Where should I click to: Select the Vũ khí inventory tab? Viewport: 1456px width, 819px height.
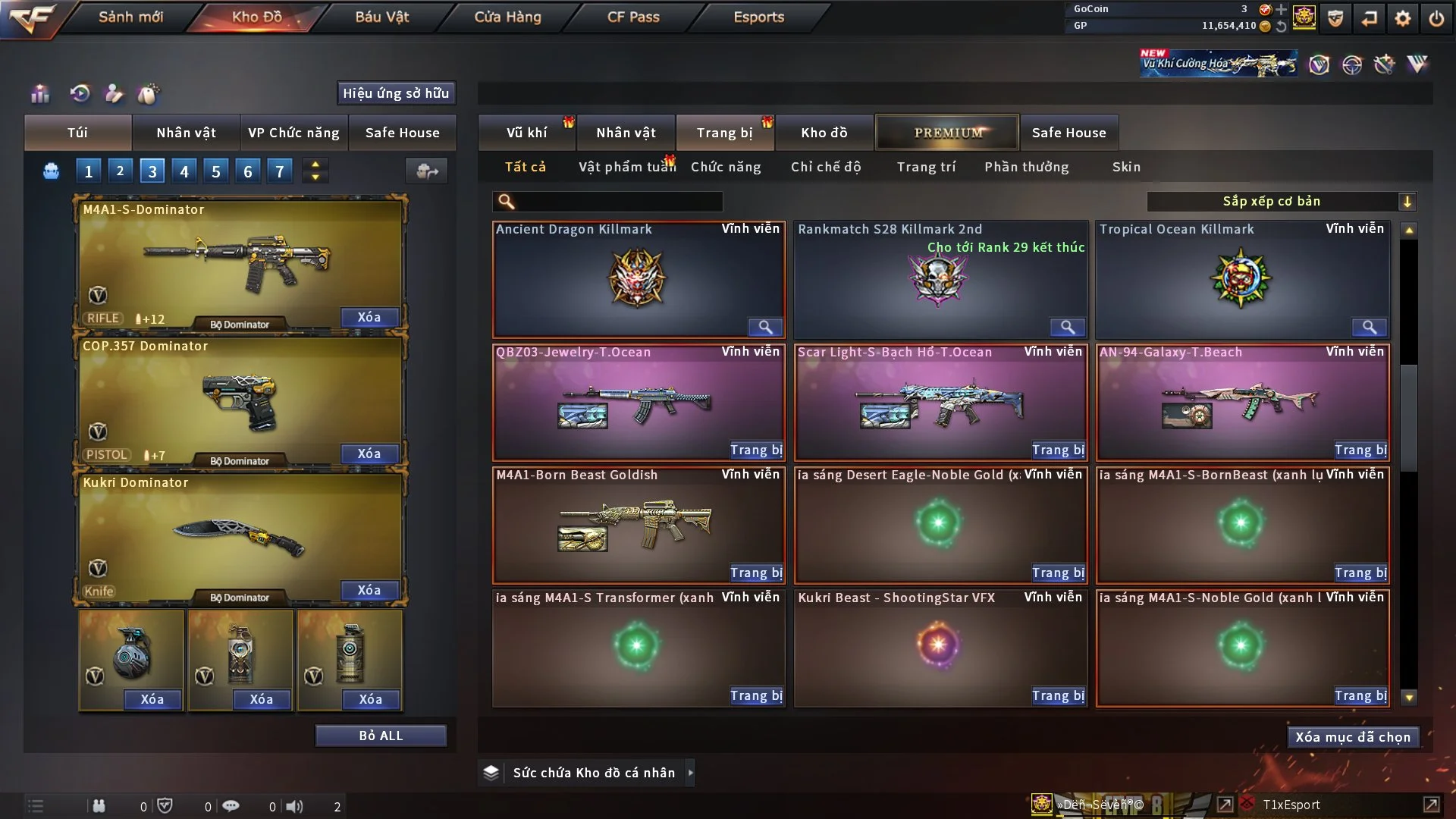coord(526,133)
